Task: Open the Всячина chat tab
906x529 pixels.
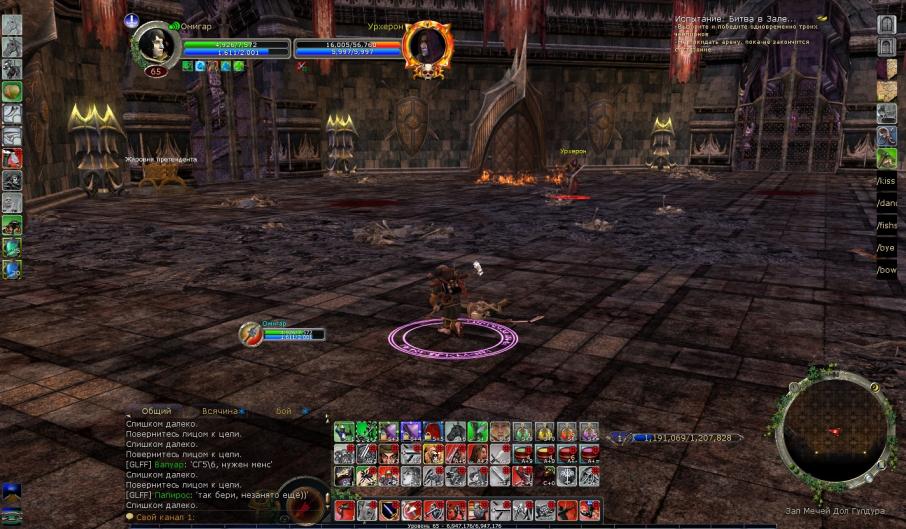Action: click(x=220, y=411)
